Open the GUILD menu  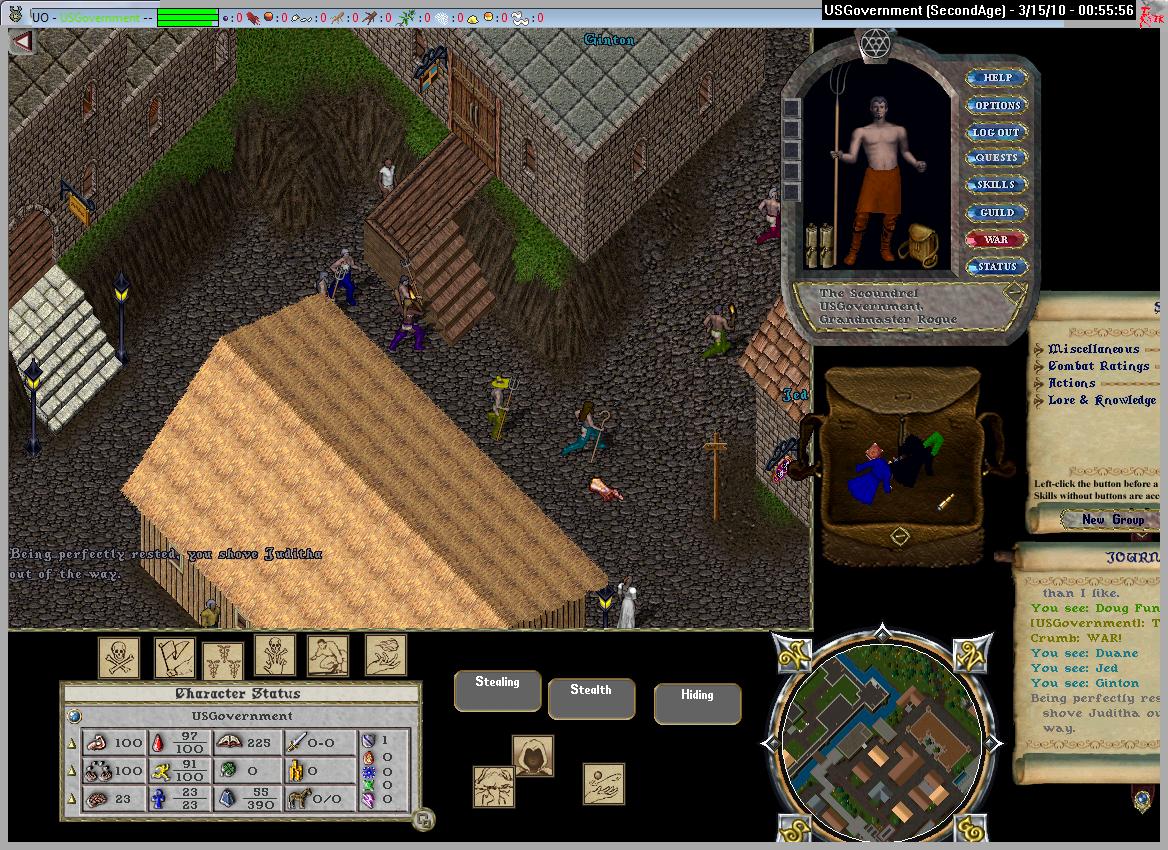996,212
